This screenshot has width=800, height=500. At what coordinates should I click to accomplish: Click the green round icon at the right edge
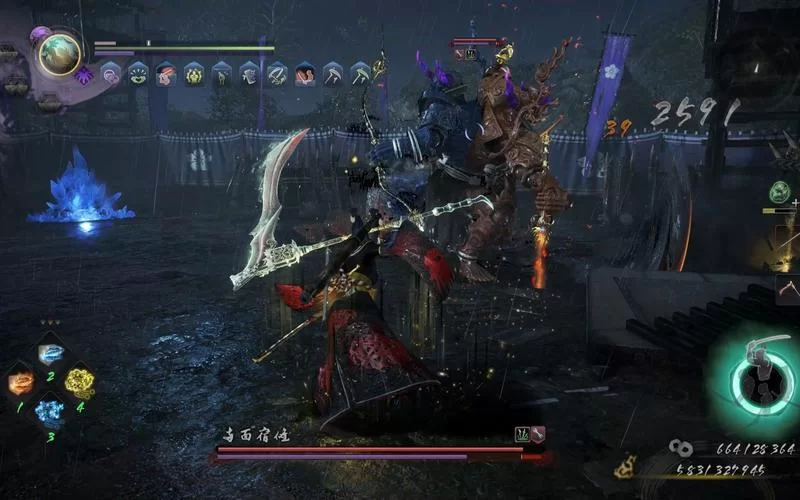780,190
